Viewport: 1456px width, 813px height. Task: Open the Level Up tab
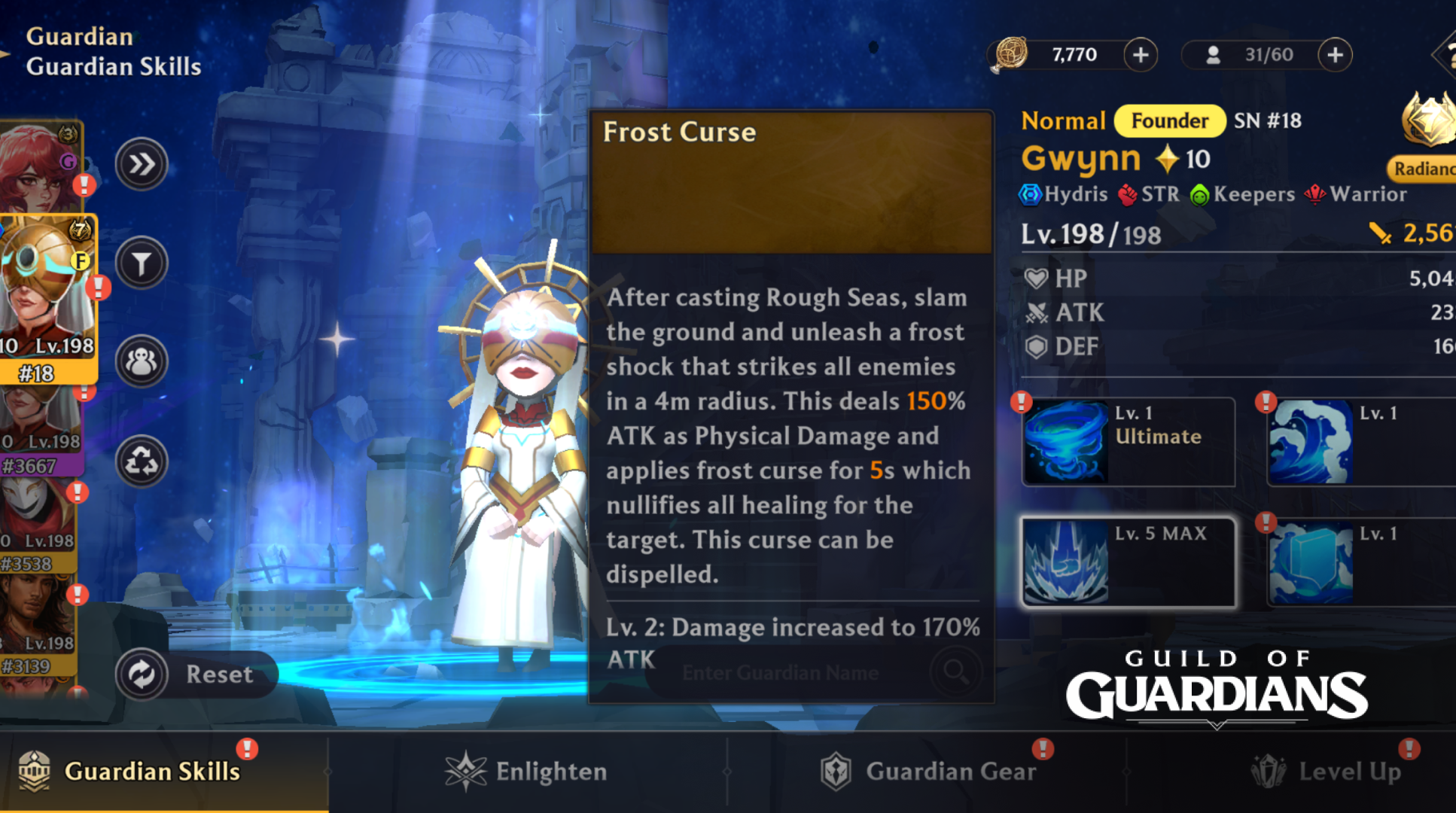[x=1329, y=772]
